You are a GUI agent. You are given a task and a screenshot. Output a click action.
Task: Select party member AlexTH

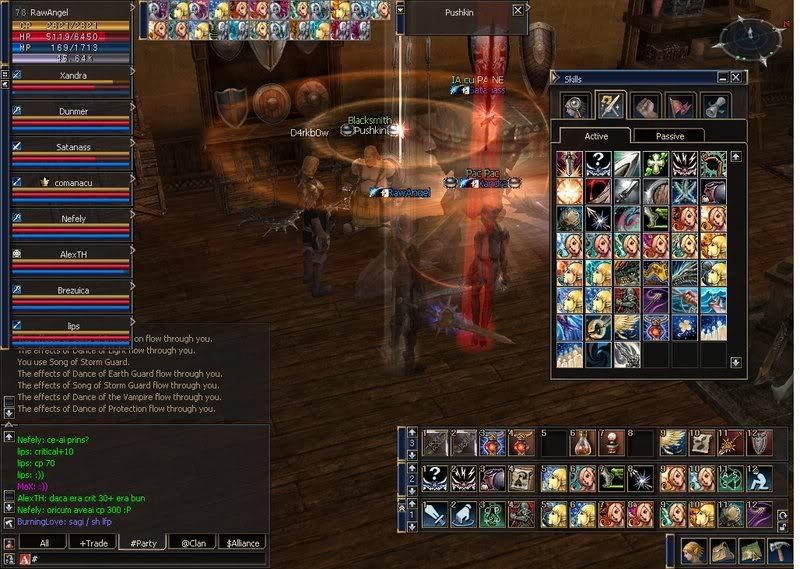coord(72,254)
